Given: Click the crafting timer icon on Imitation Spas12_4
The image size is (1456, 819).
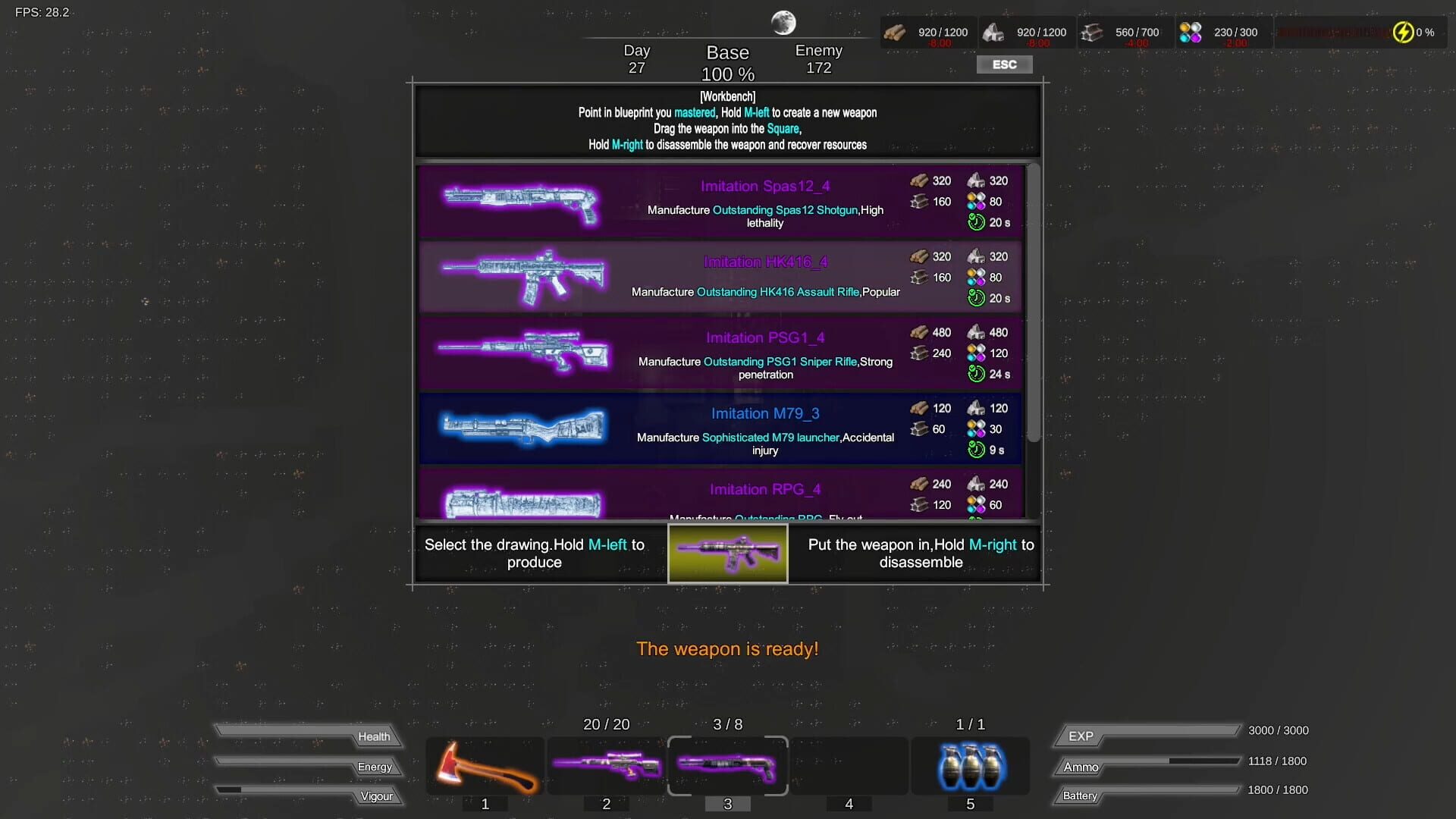Looking at the screenshot, I should click(975, 222).
